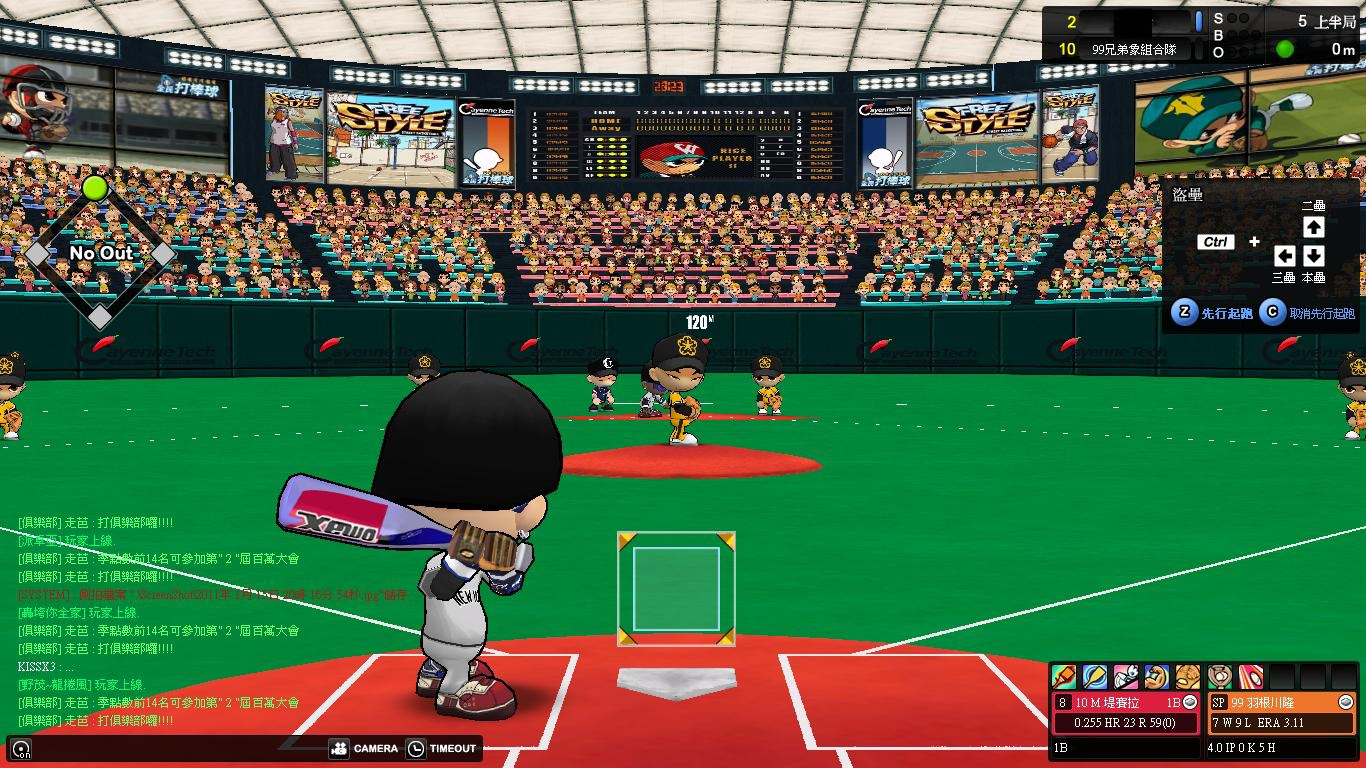1366x768 pixels.
Task: Select the white item on pink skill icon
Action: click(x=1125, y=677)
